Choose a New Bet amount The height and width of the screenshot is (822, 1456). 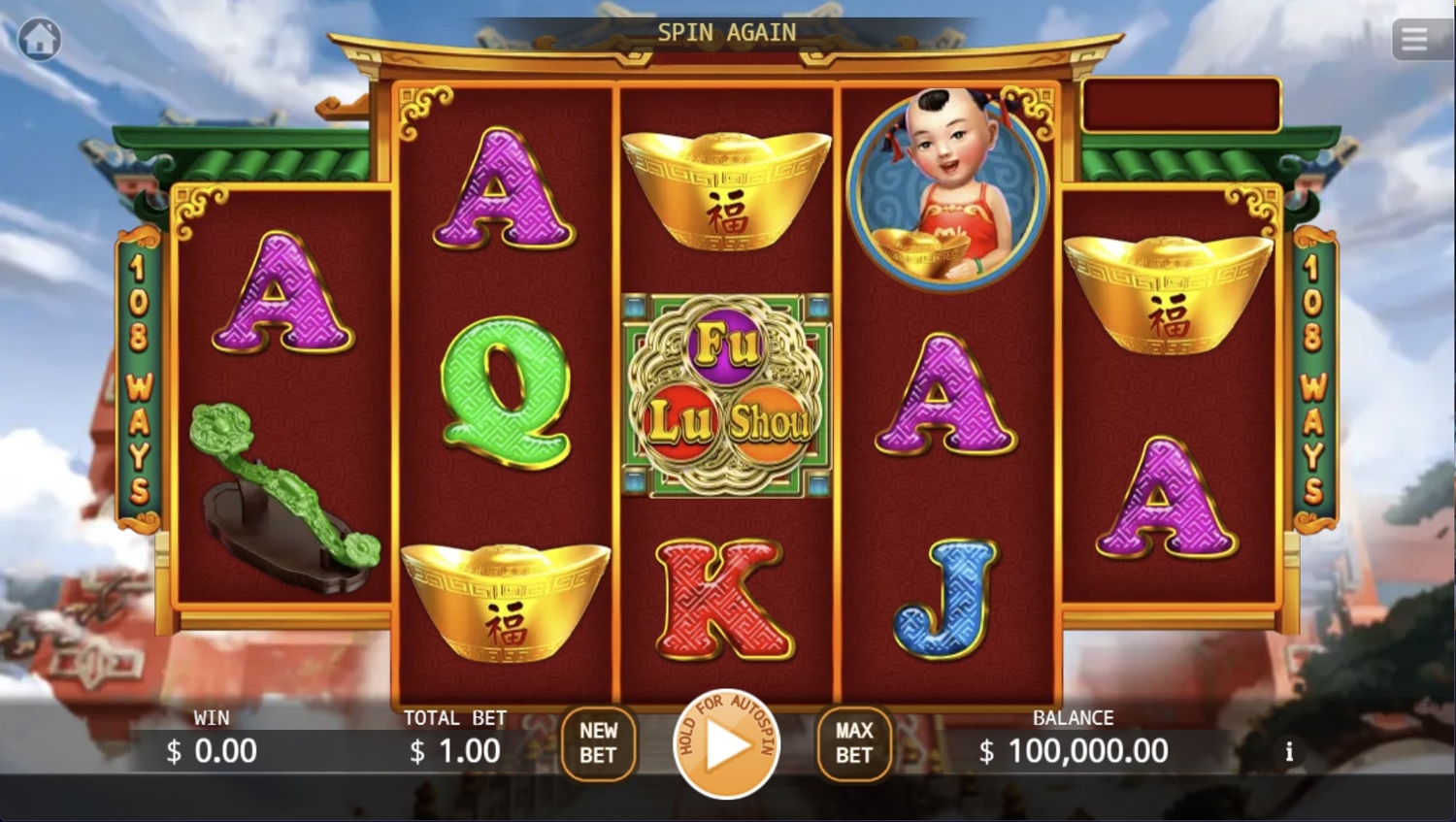(x=598, y=743)
